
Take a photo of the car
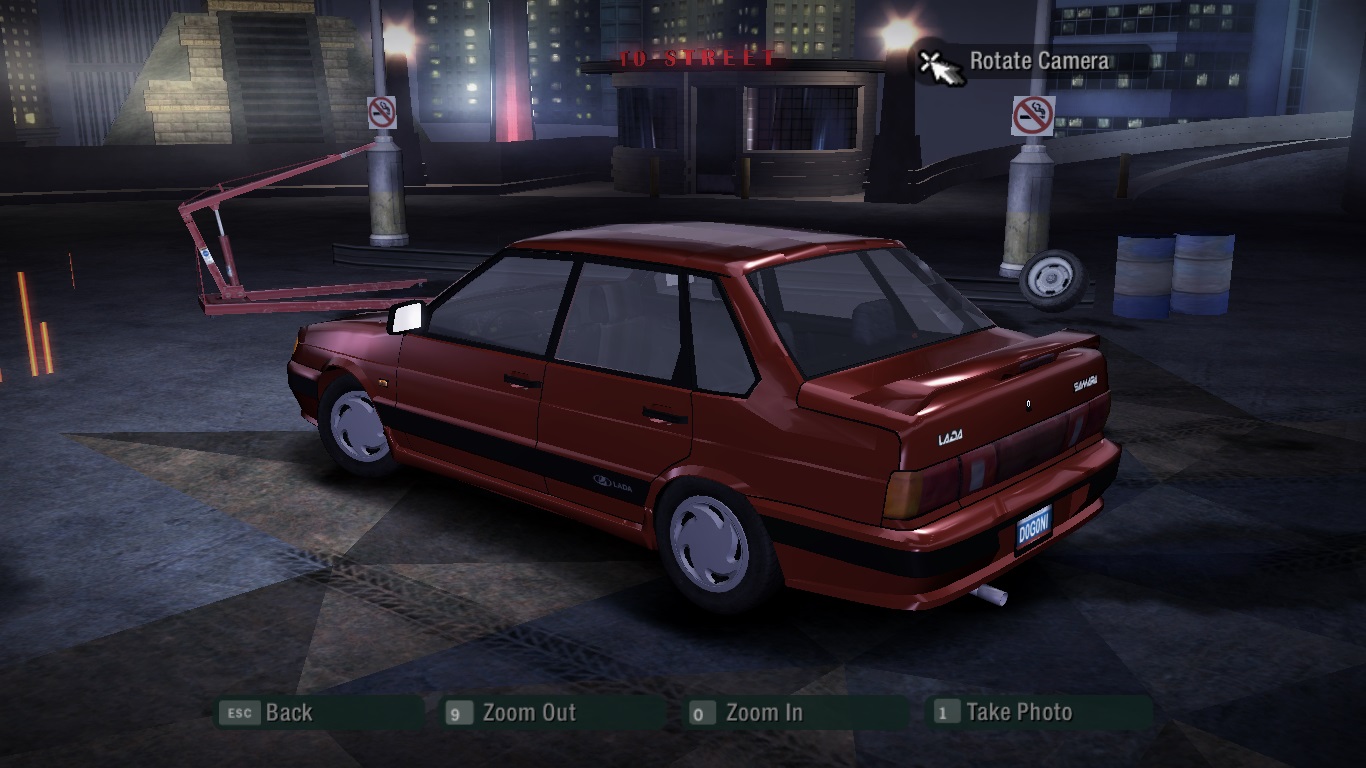1018,713
